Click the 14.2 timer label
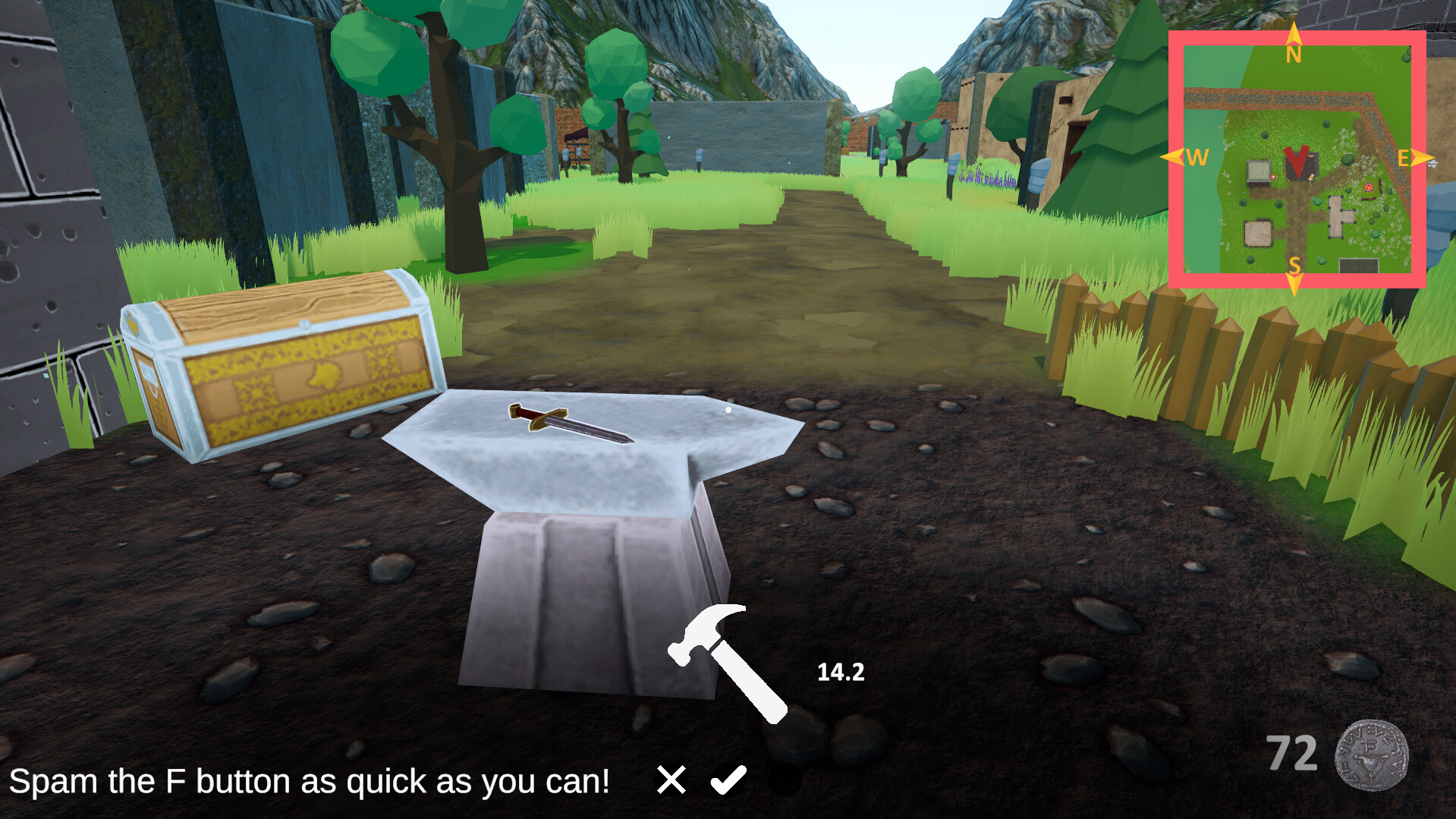Image resolution: width=1456 pixels, height=819 pixels. (x=840, y=671)
